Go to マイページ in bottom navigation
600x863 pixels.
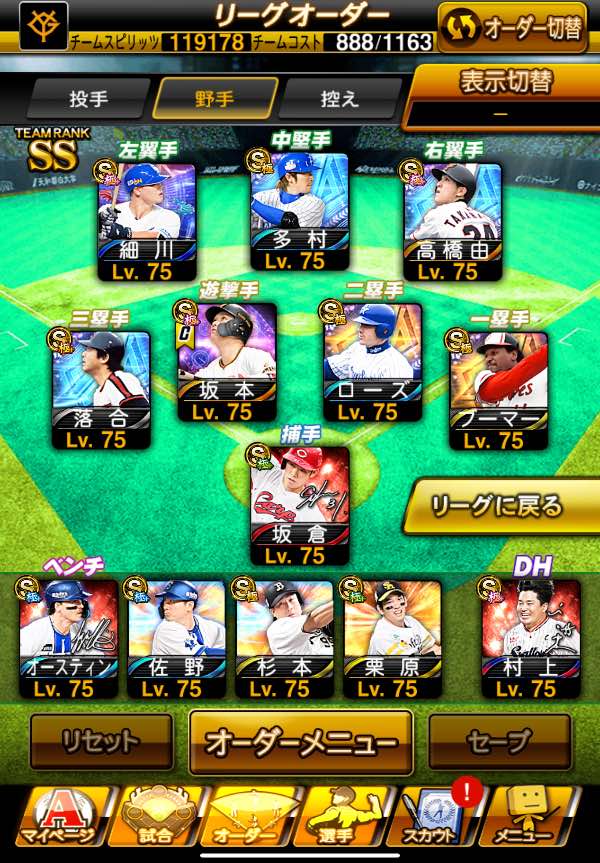tap(62, 818)
